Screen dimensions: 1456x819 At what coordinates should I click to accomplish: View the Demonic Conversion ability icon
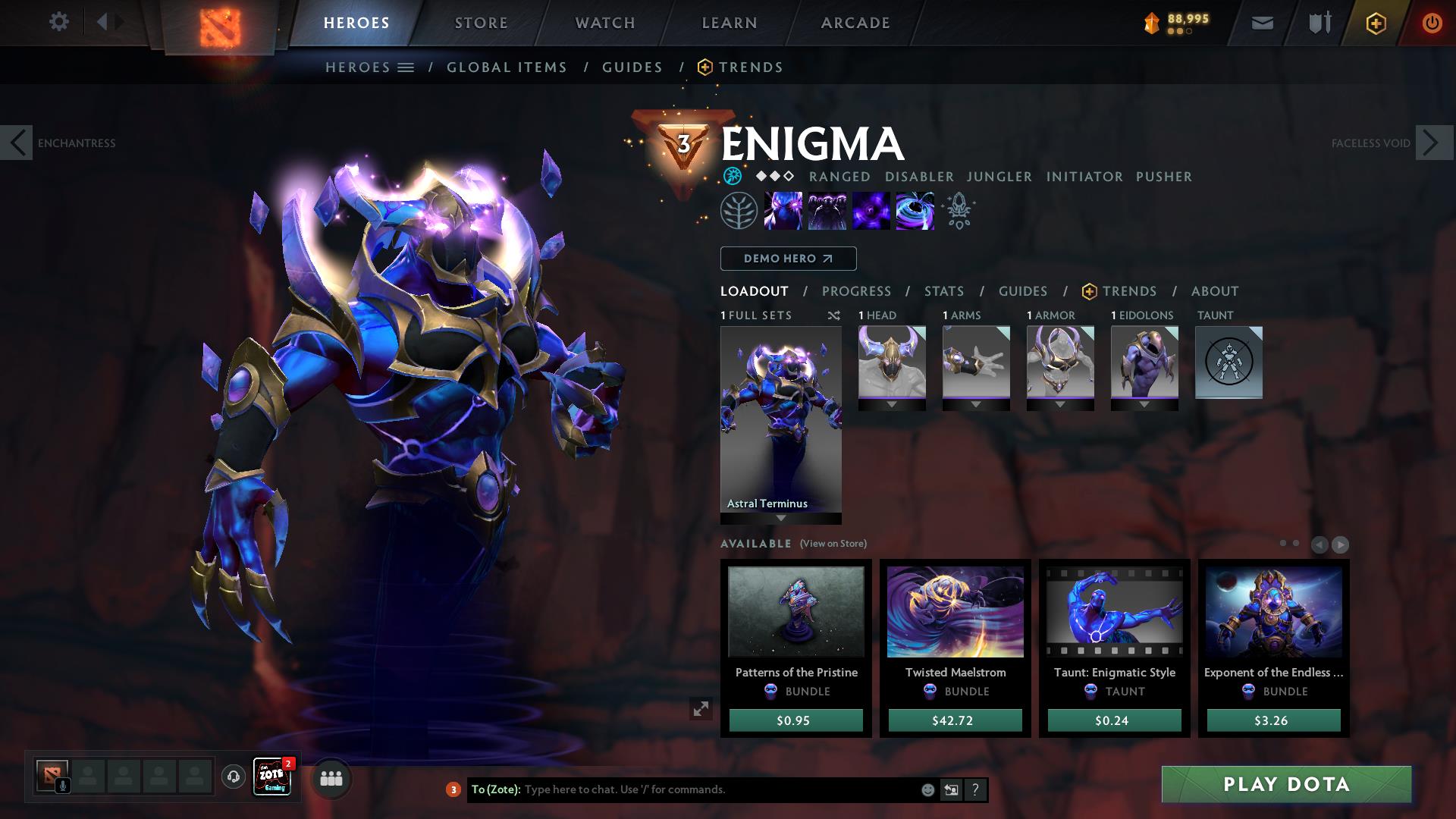pos(827,211)
